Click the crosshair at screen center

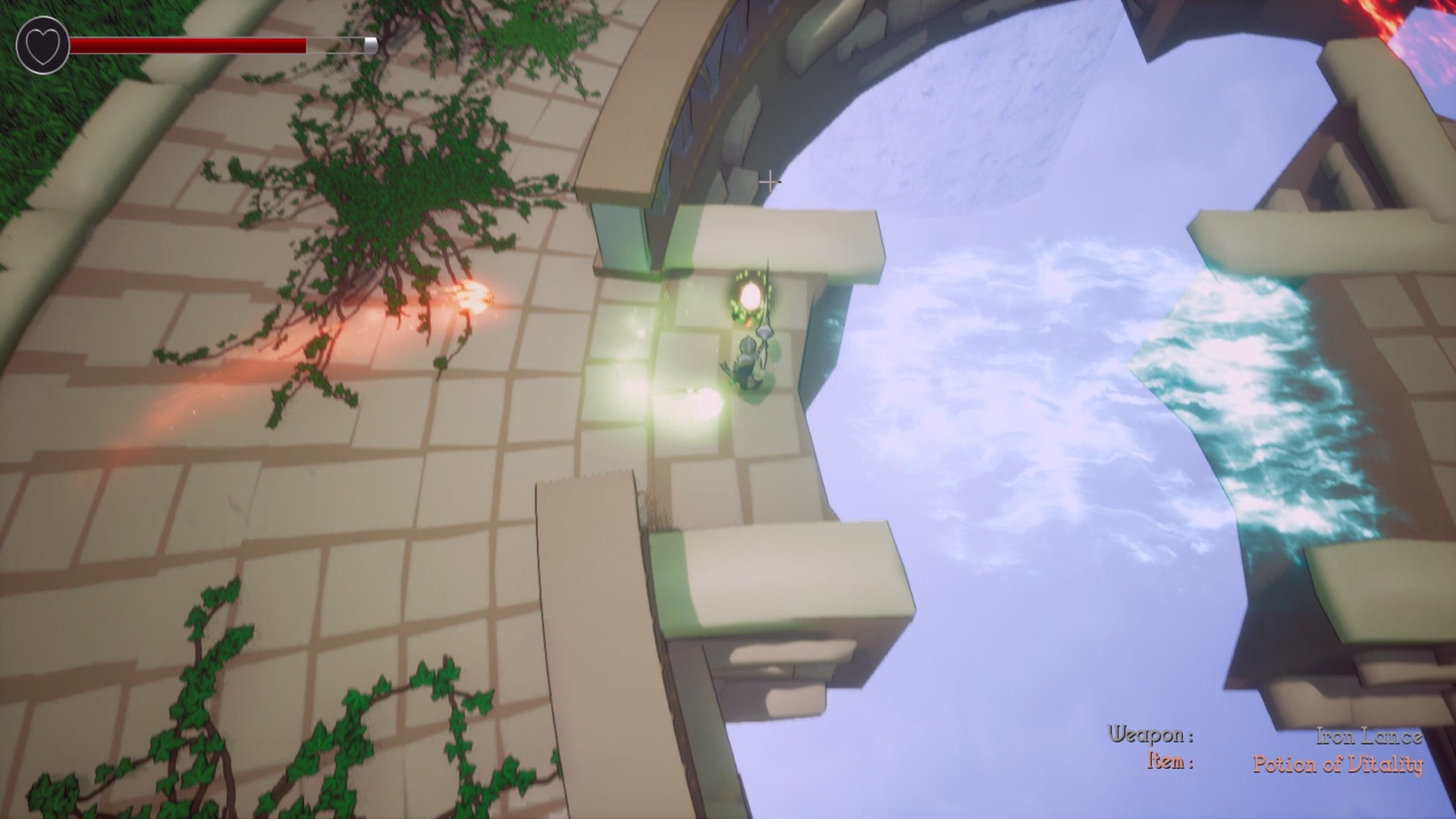click(x=771, y=182)
